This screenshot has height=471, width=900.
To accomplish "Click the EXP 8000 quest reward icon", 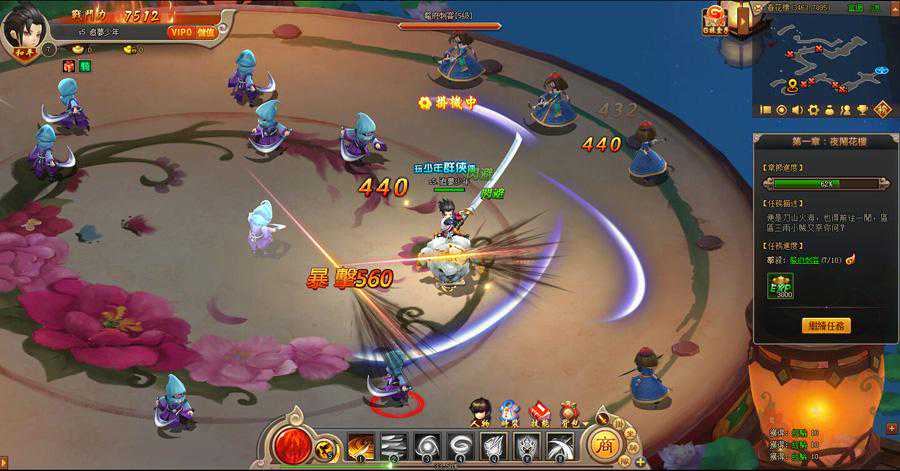I will (780, 288).
